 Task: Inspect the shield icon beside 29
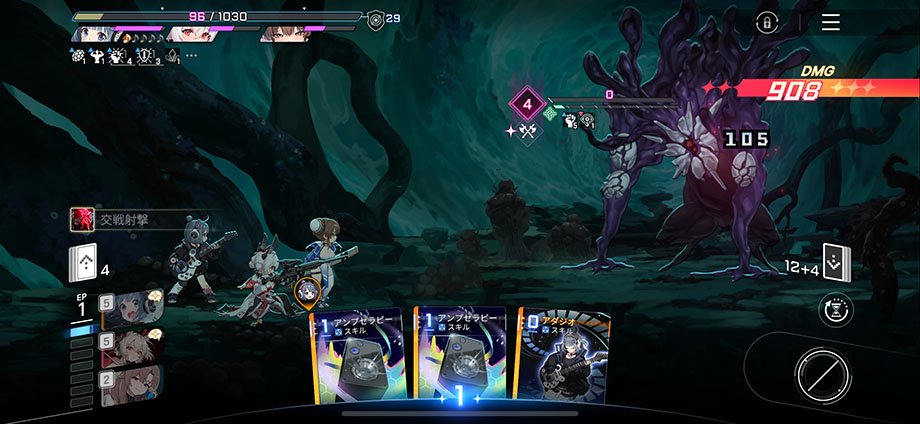point(374,17)
